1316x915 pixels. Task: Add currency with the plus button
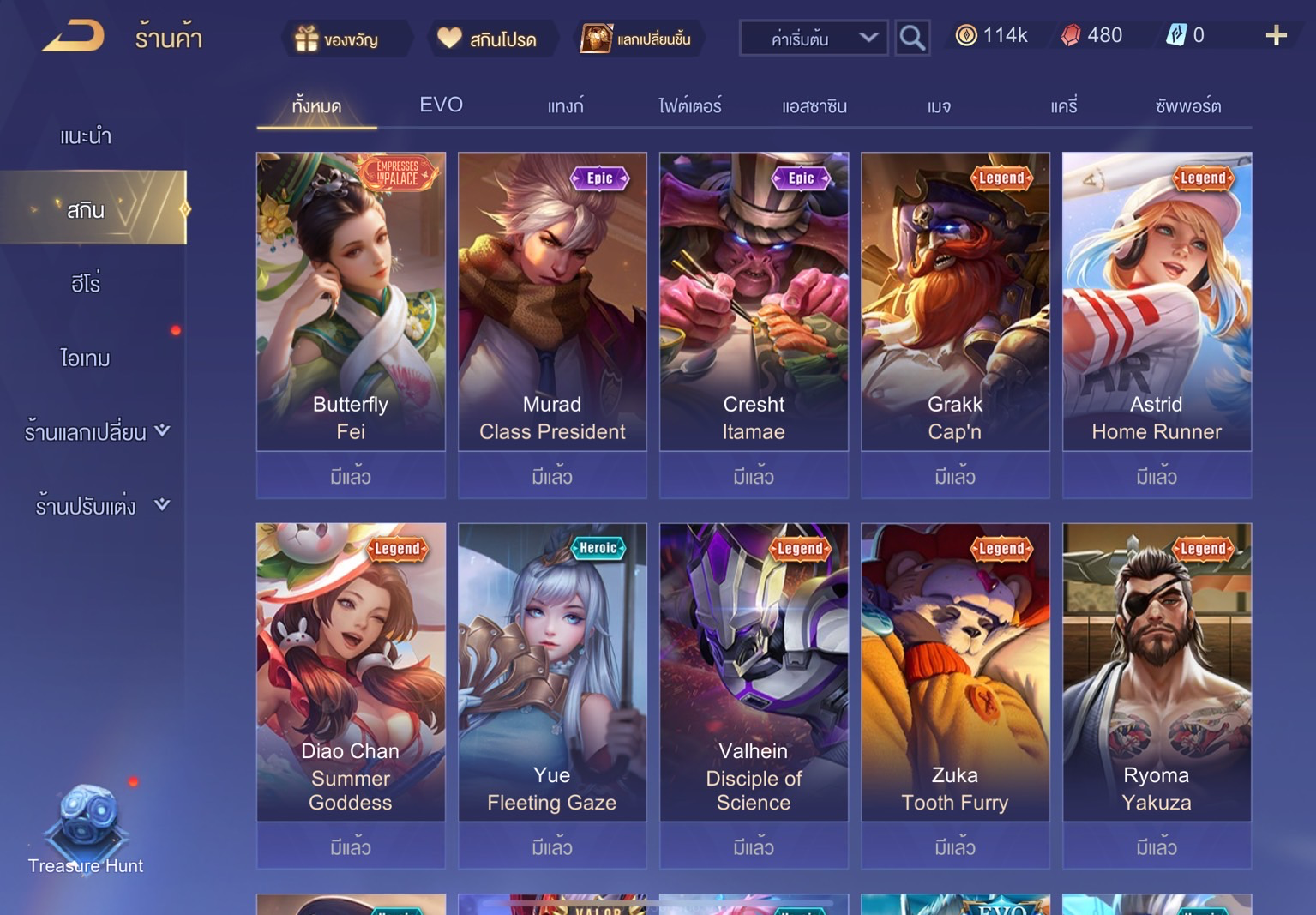[x=1276, y=35]
